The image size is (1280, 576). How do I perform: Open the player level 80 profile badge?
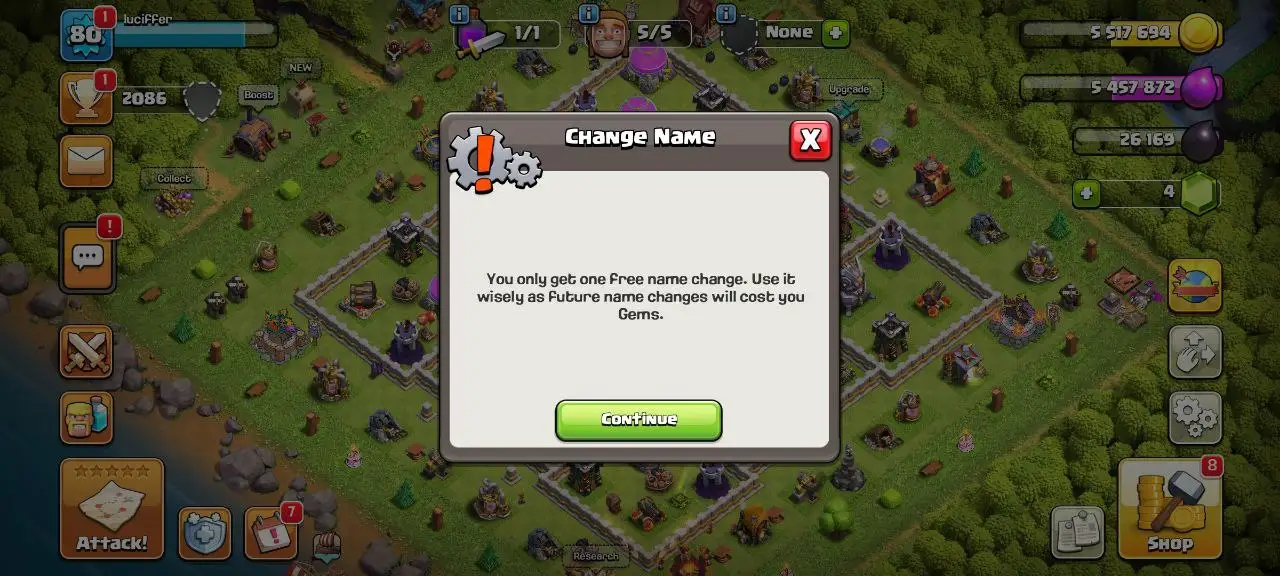coord(86,34)
